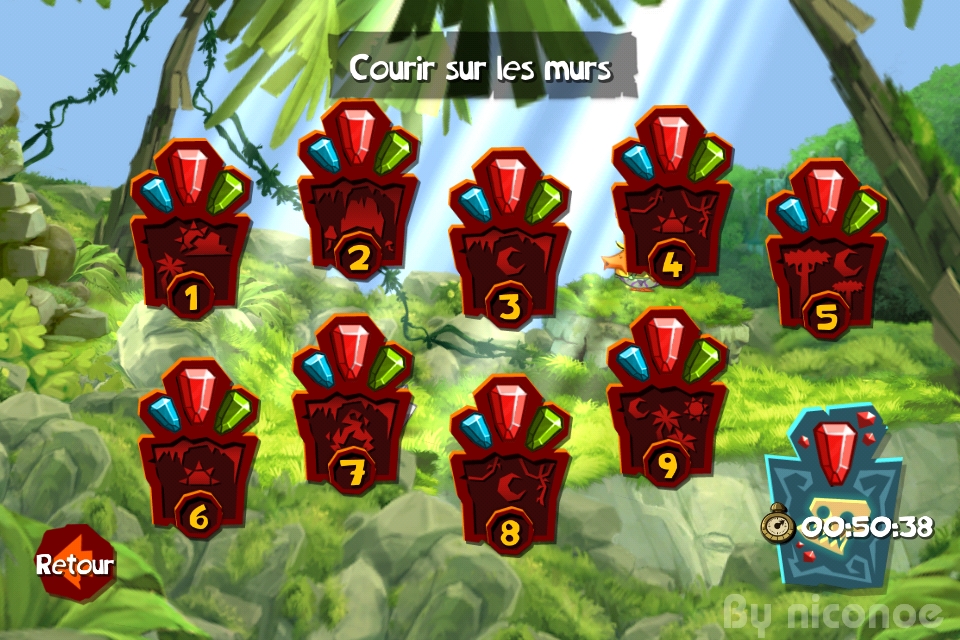960x640 pixels.
Task: Pick level 9 tile
Action: 667,408
